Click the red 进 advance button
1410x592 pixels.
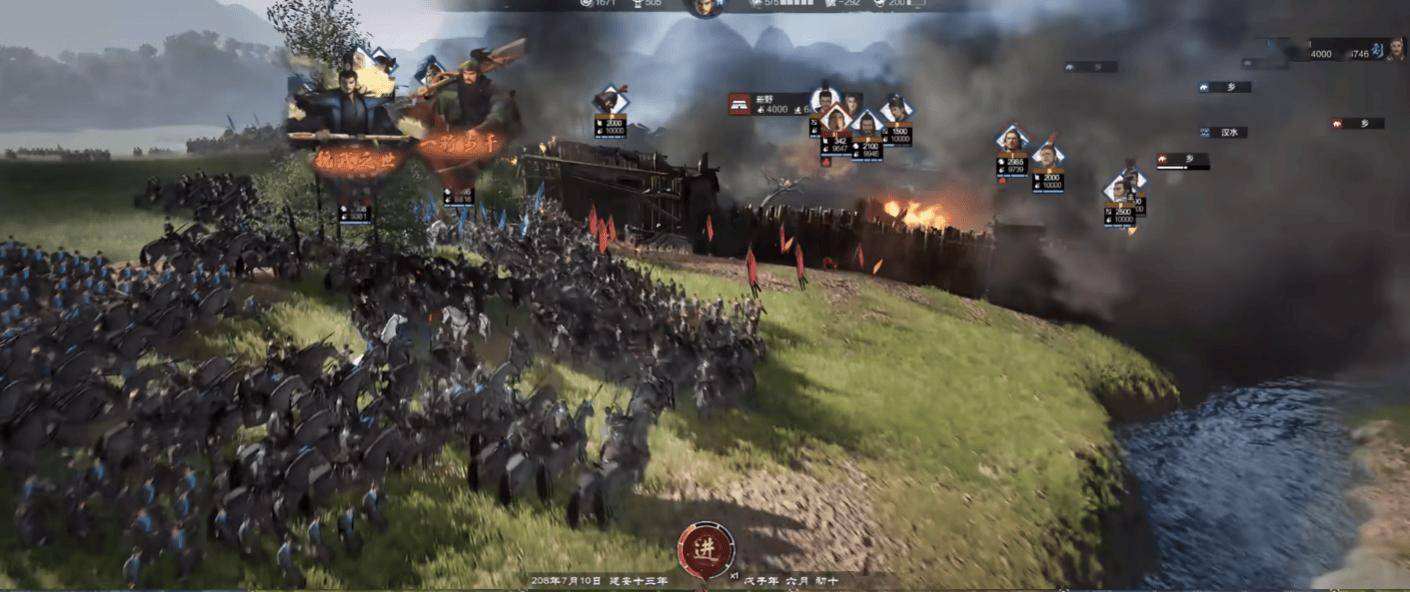[705, 547]
